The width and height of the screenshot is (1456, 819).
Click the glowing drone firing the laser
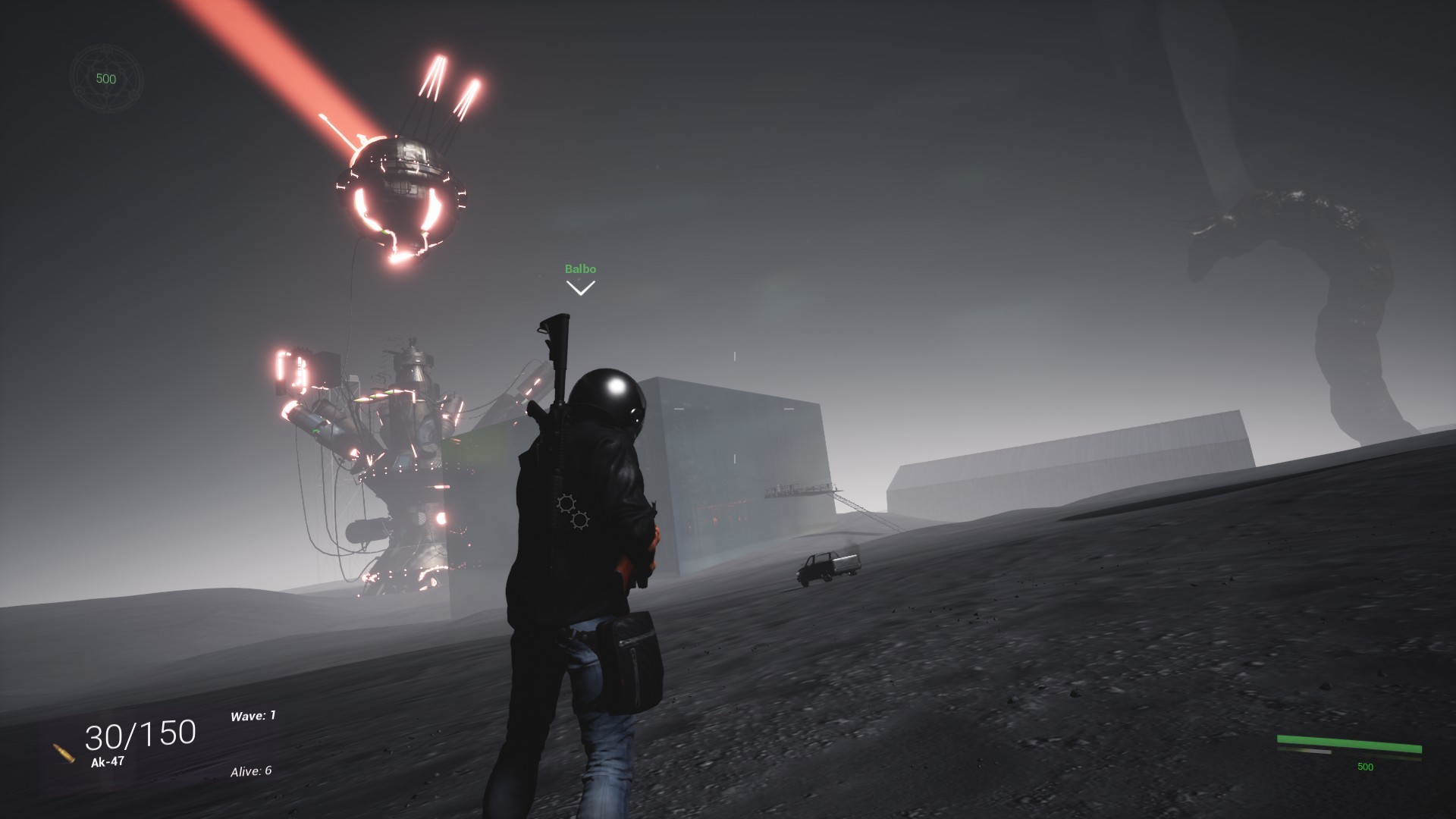click(x=398, y=190)
